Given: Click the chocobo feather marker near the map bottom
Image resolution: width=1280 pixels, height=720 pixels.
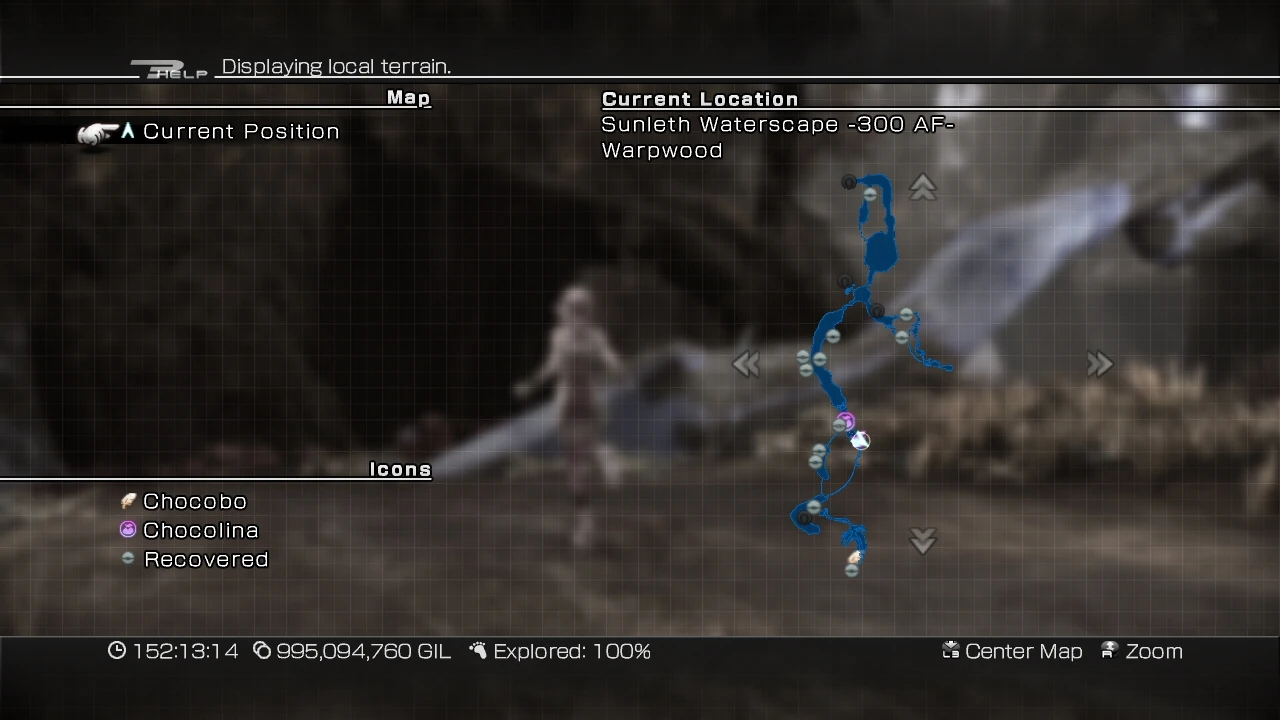Looking at the screenshot, I should 852,556.
